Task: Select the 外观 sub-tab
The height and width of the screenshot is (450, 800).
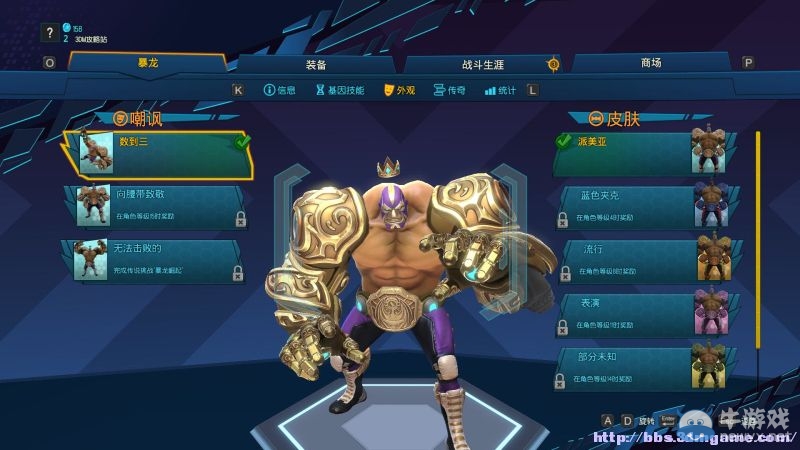Action: tap(399, 90)
